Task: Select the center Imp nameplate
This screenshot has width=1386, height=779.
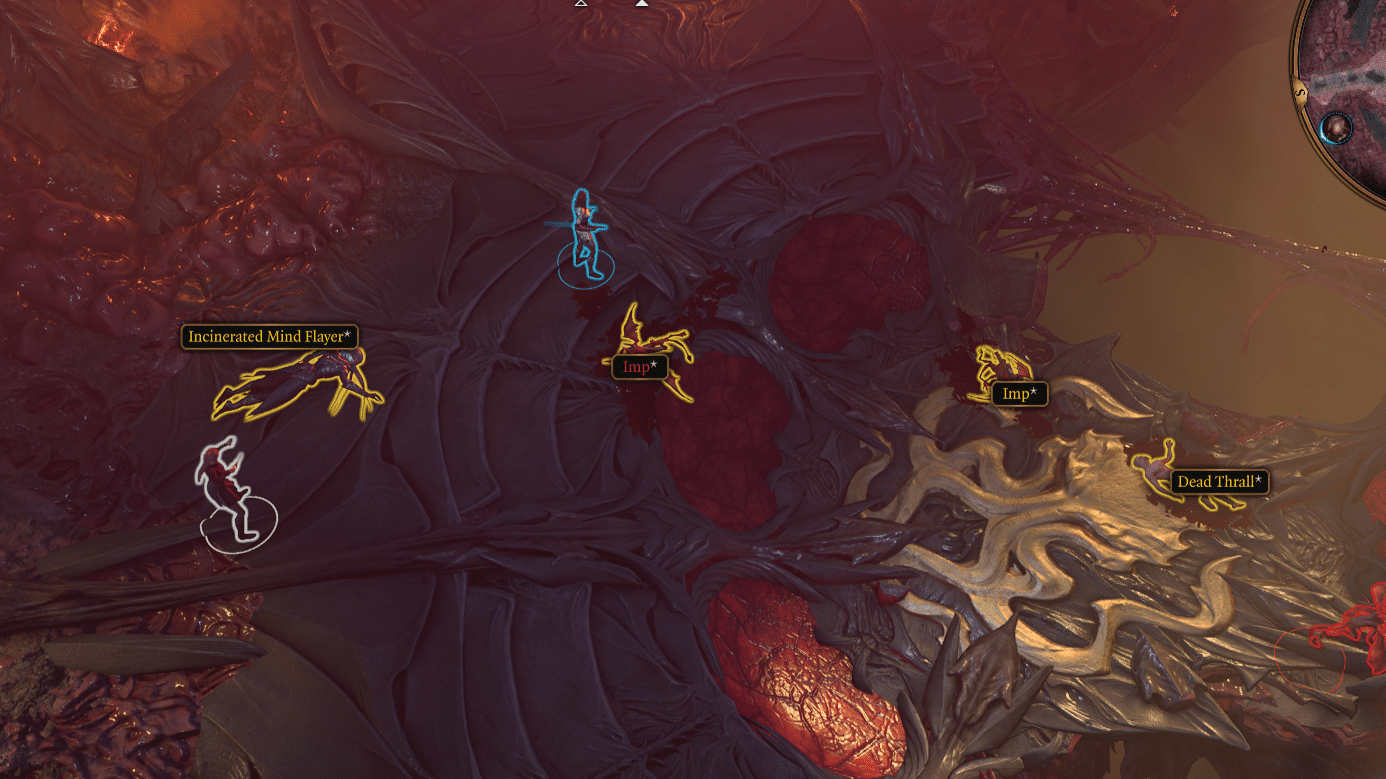Action: click(x=639, y=366)
